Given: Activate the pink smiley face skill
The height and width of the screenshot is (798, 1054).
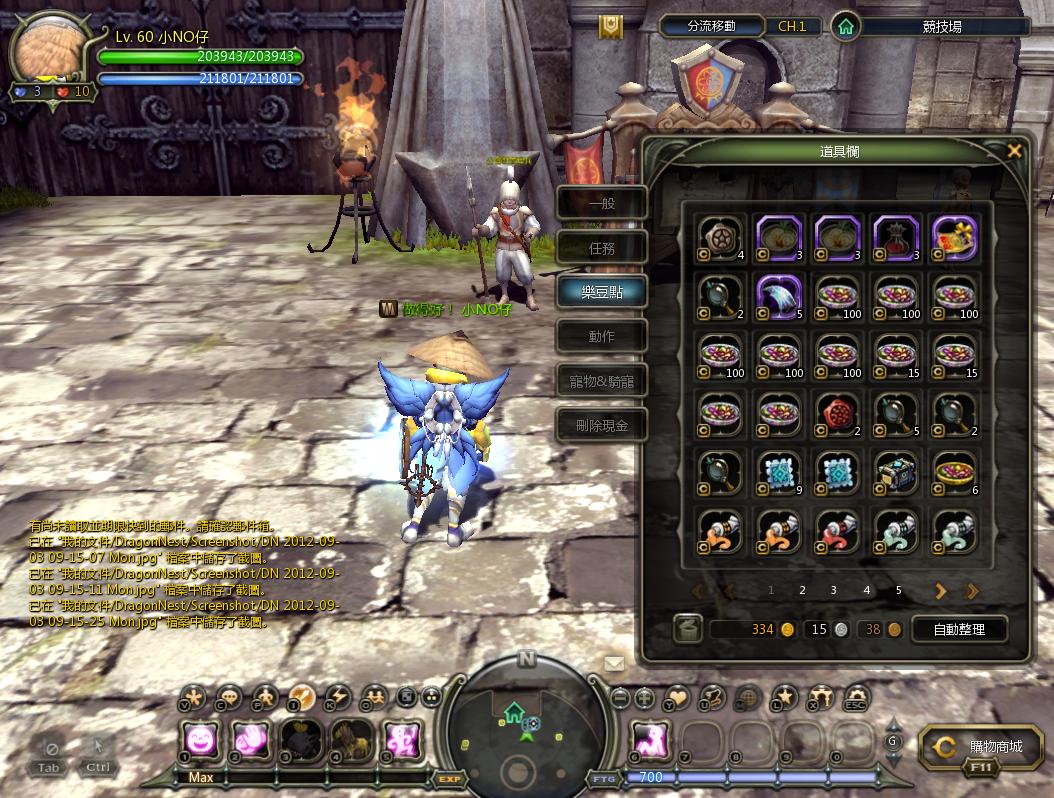Looking at the screenshot, I should pyautogui.click(x=201, y=741).
